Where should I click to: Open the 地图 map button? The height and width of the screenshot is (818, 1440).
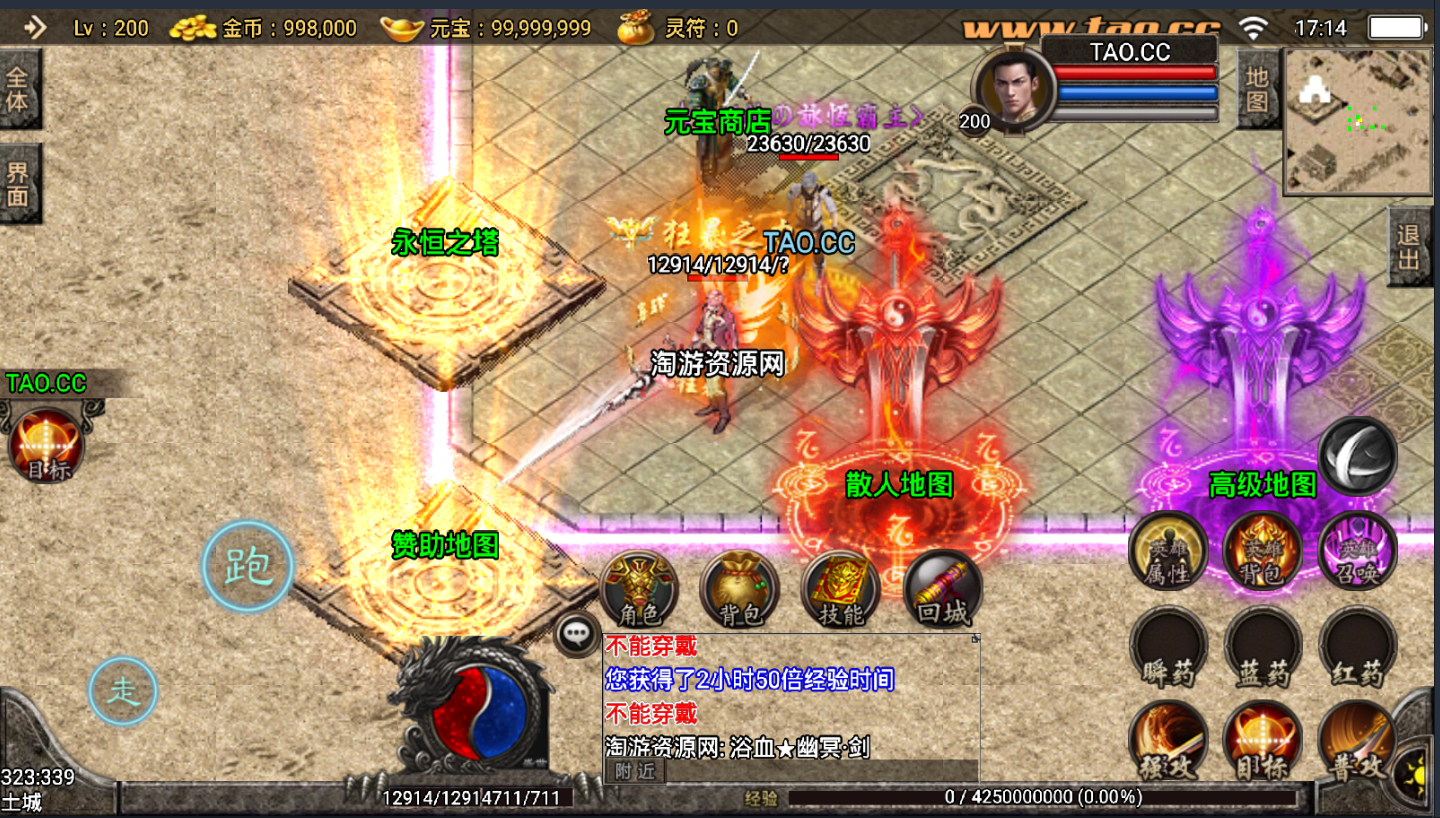pyautogui.click(x=1257, y=89)
